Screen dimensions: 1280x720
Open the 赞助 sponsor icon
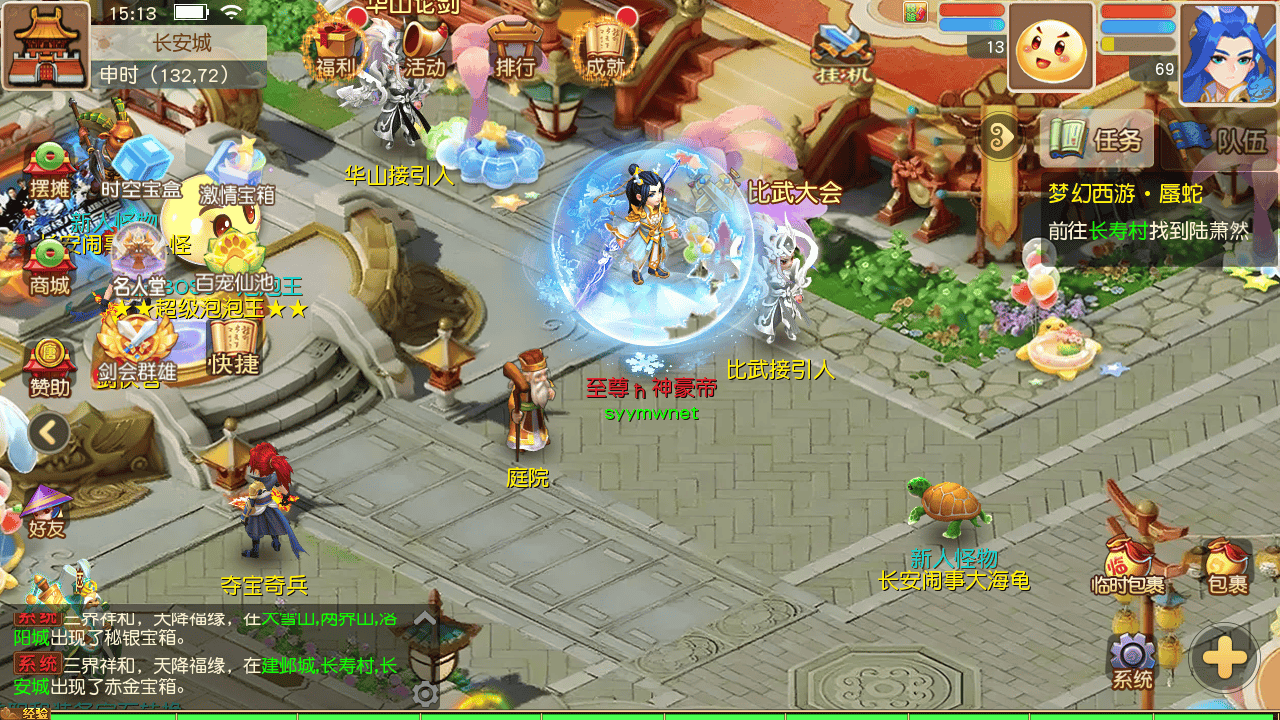tap(49, 365)
